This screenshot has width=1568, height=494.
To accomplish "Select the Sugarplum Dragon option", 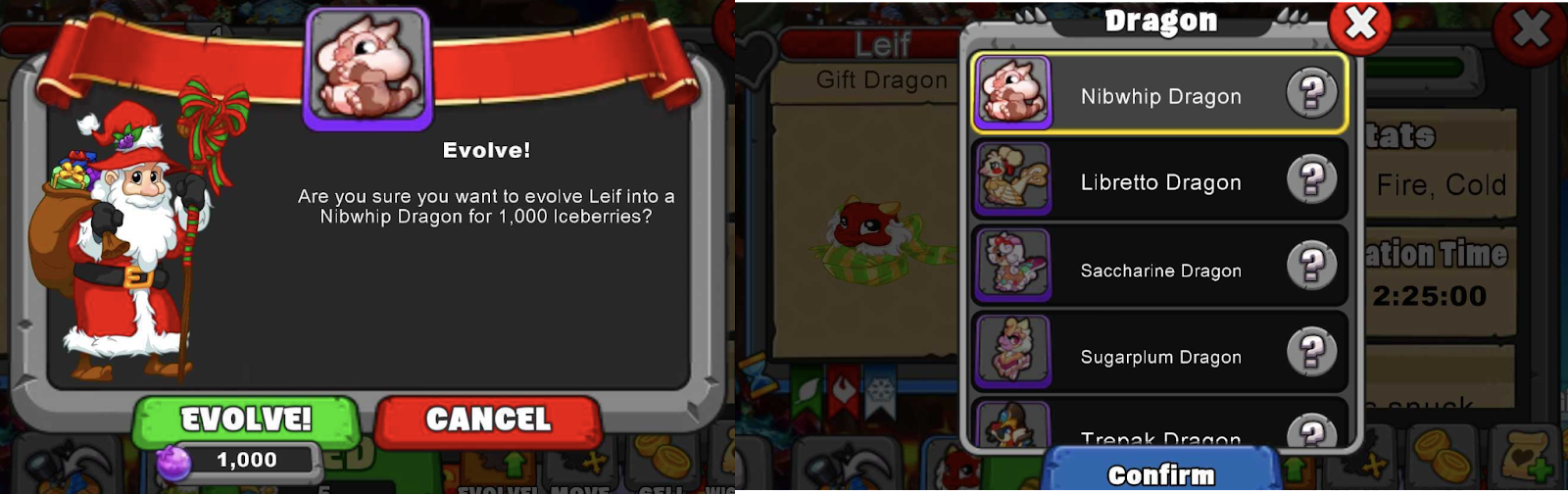I will (1160, 356).
